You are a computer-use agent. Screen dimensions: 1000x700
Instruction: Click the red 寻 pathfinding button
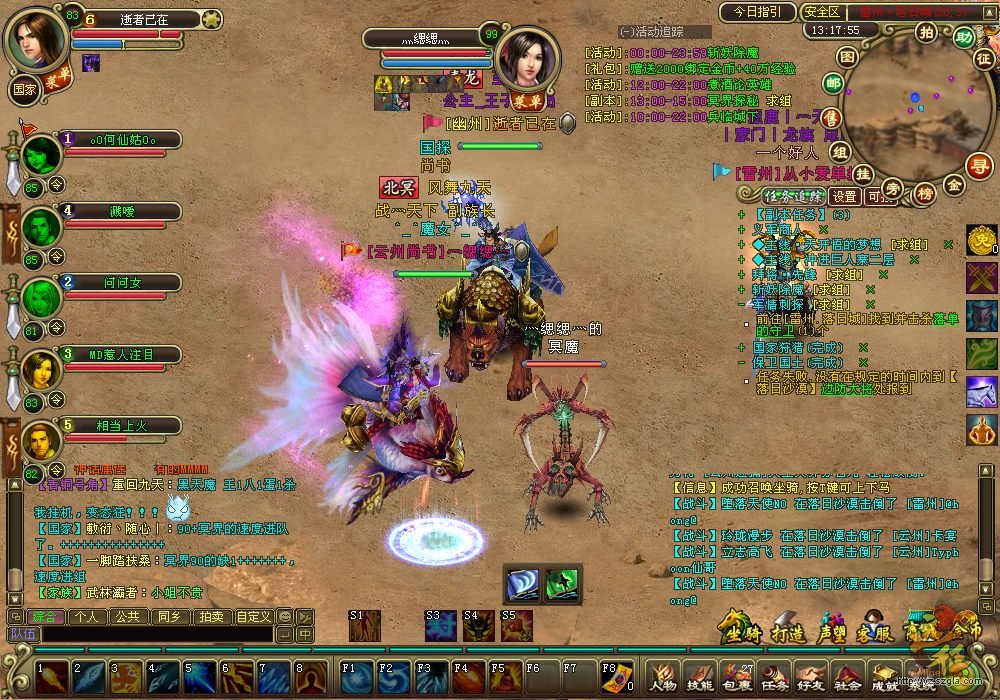[982, 166]
